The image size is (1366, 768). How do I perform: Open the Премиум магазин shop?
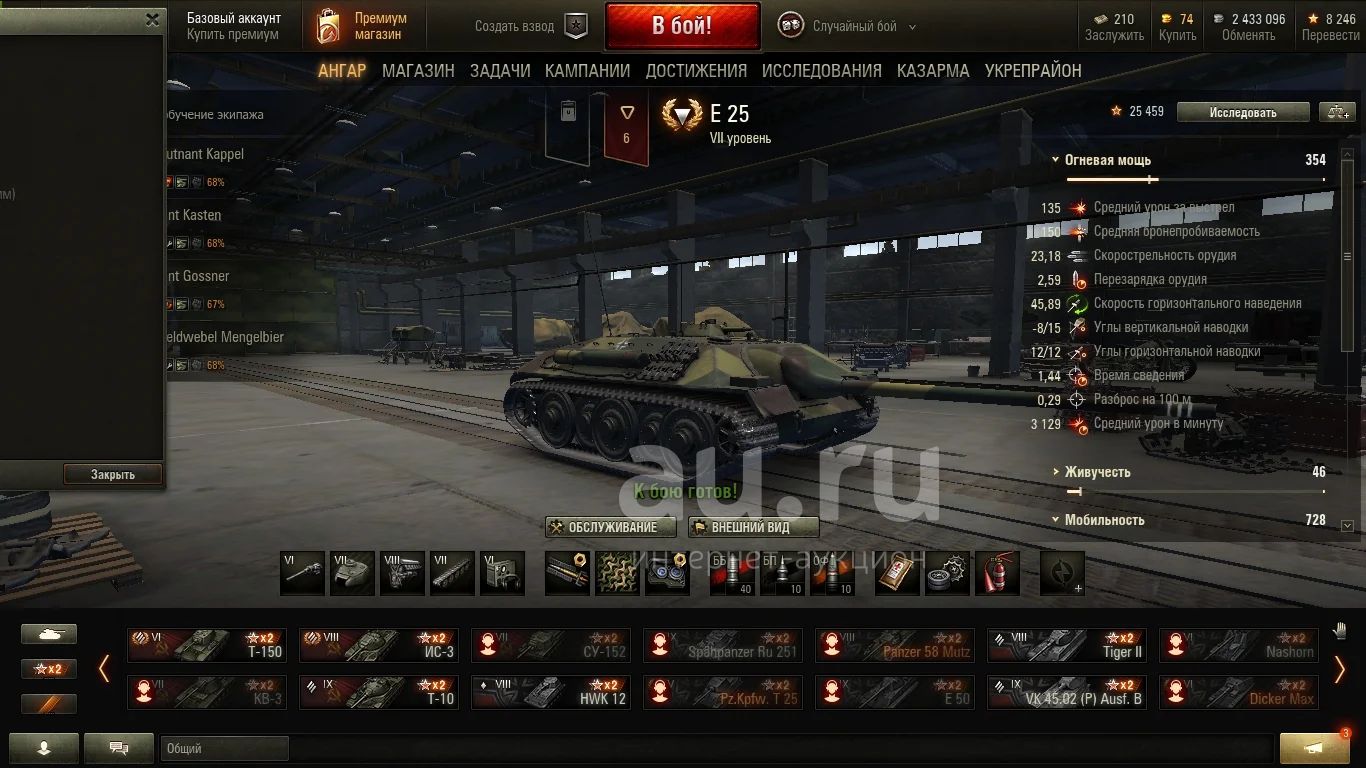[362, 26]
